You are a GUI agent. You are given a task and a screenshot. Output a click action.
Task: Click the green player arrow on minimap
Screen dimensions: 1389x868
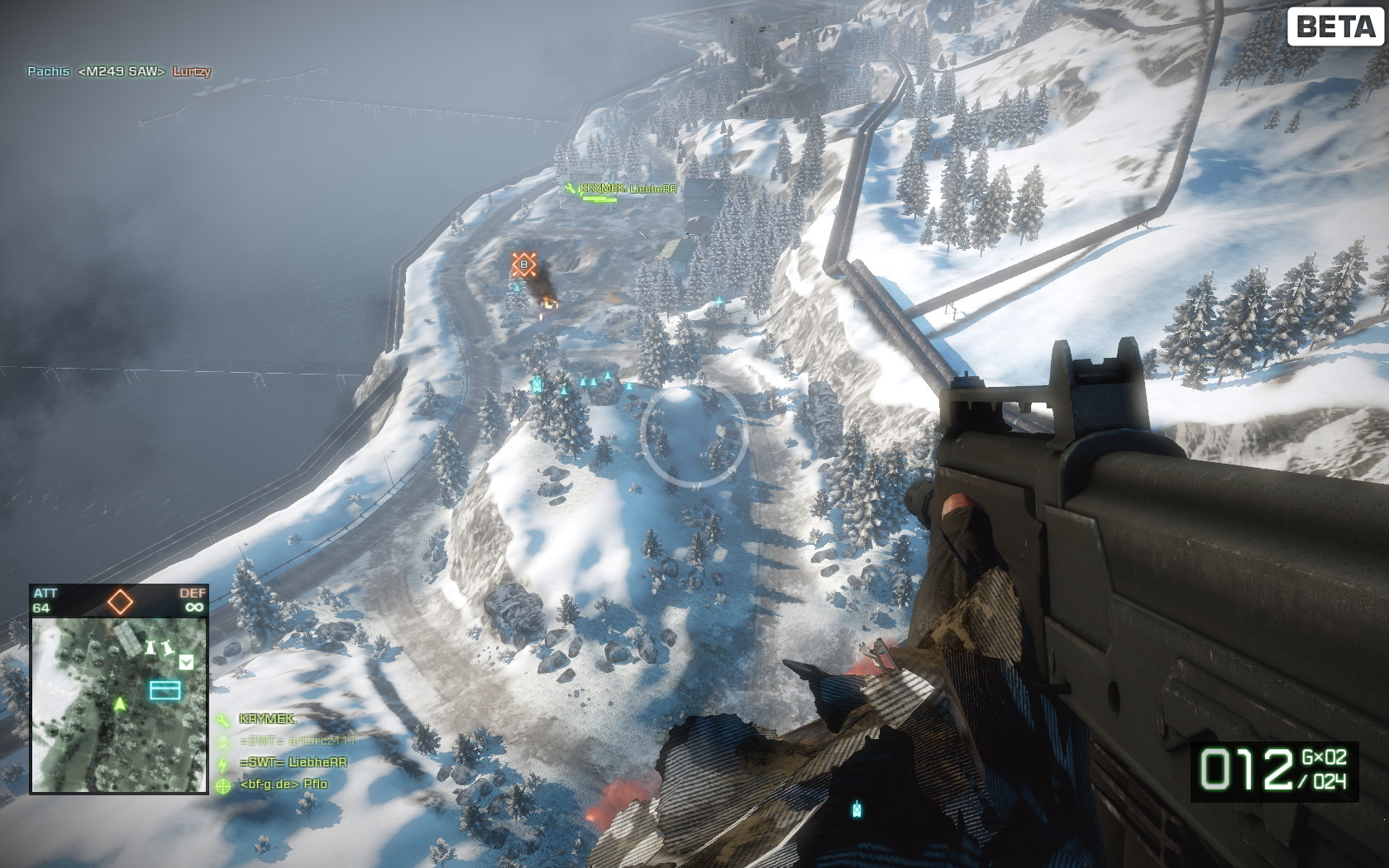[120, 704]
